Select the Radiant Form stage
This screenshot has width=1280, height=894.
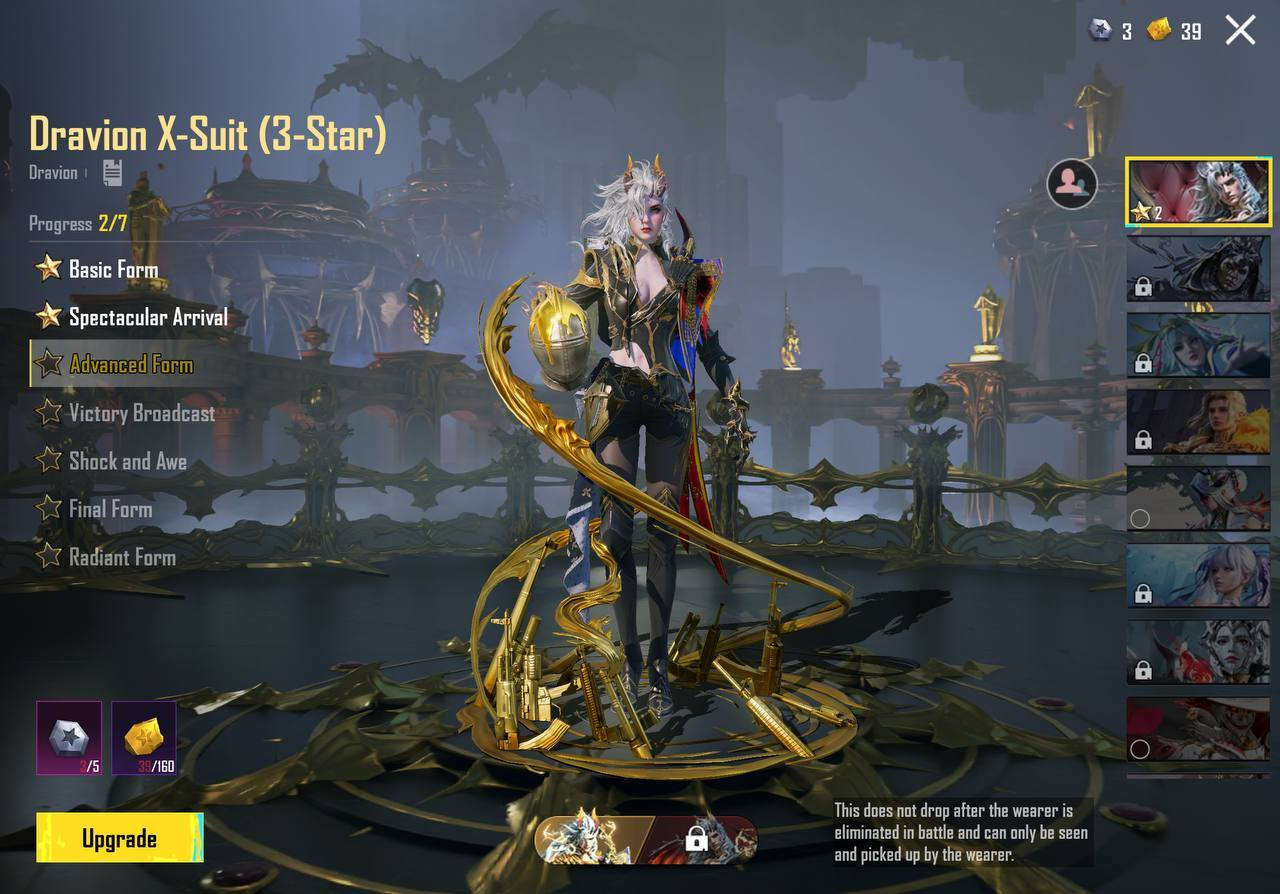pos(121,557)
